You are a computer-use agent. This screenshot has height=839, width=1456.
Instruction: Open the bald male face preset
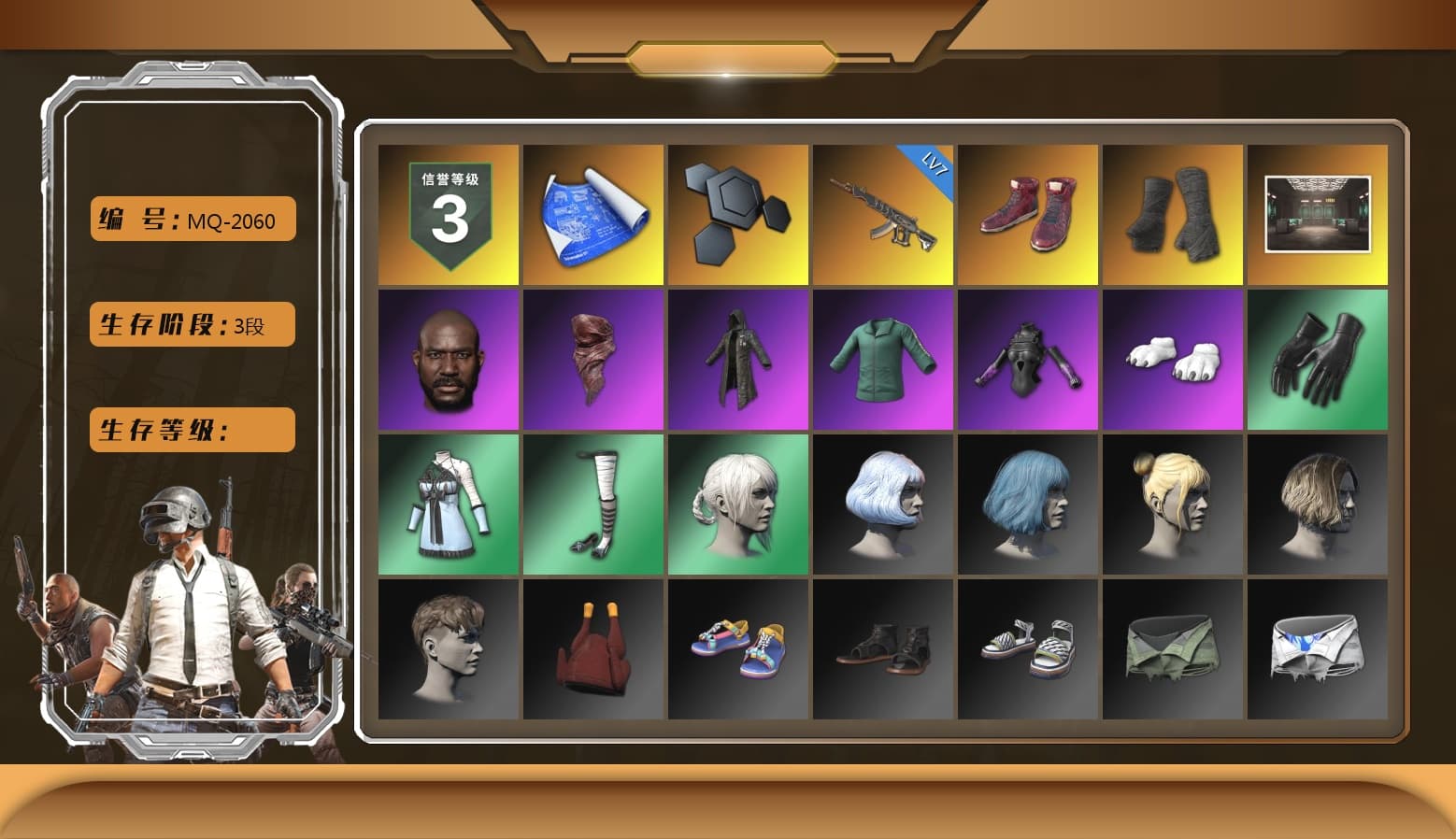tap(447, 359)
